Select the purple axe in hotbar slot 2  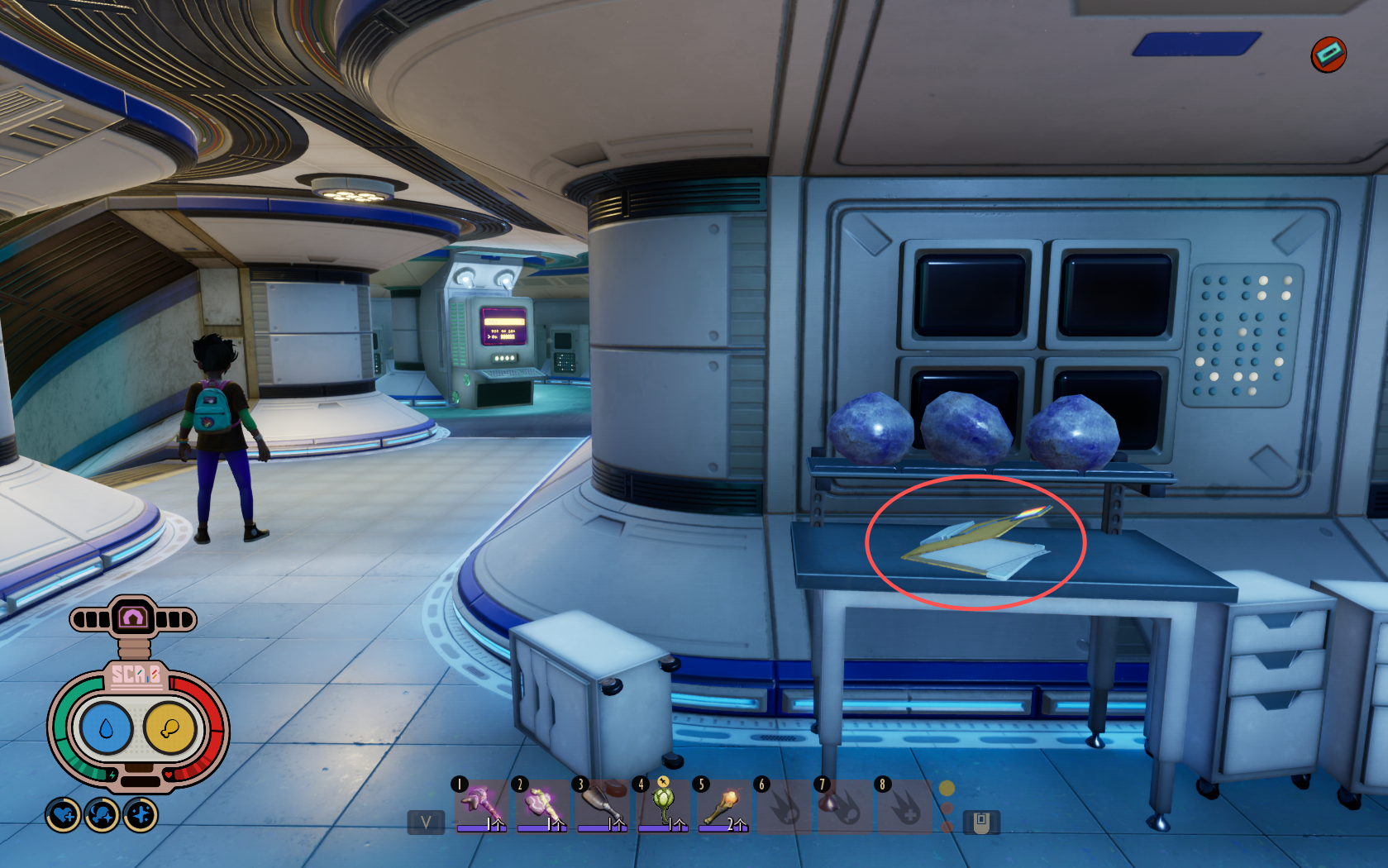tap(541, 804)
